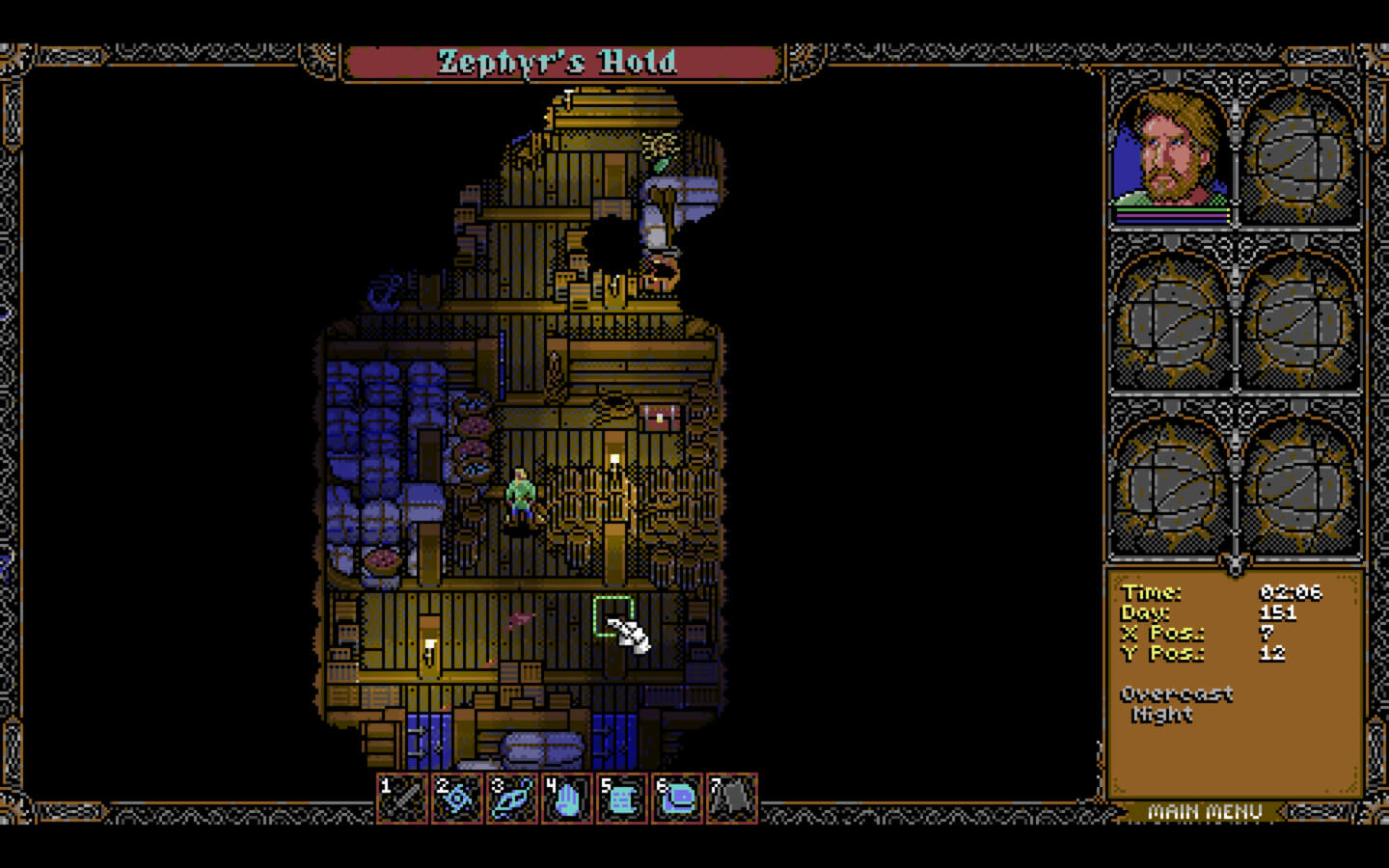Open the scroll icon in slot 5

tap(622, 799)
